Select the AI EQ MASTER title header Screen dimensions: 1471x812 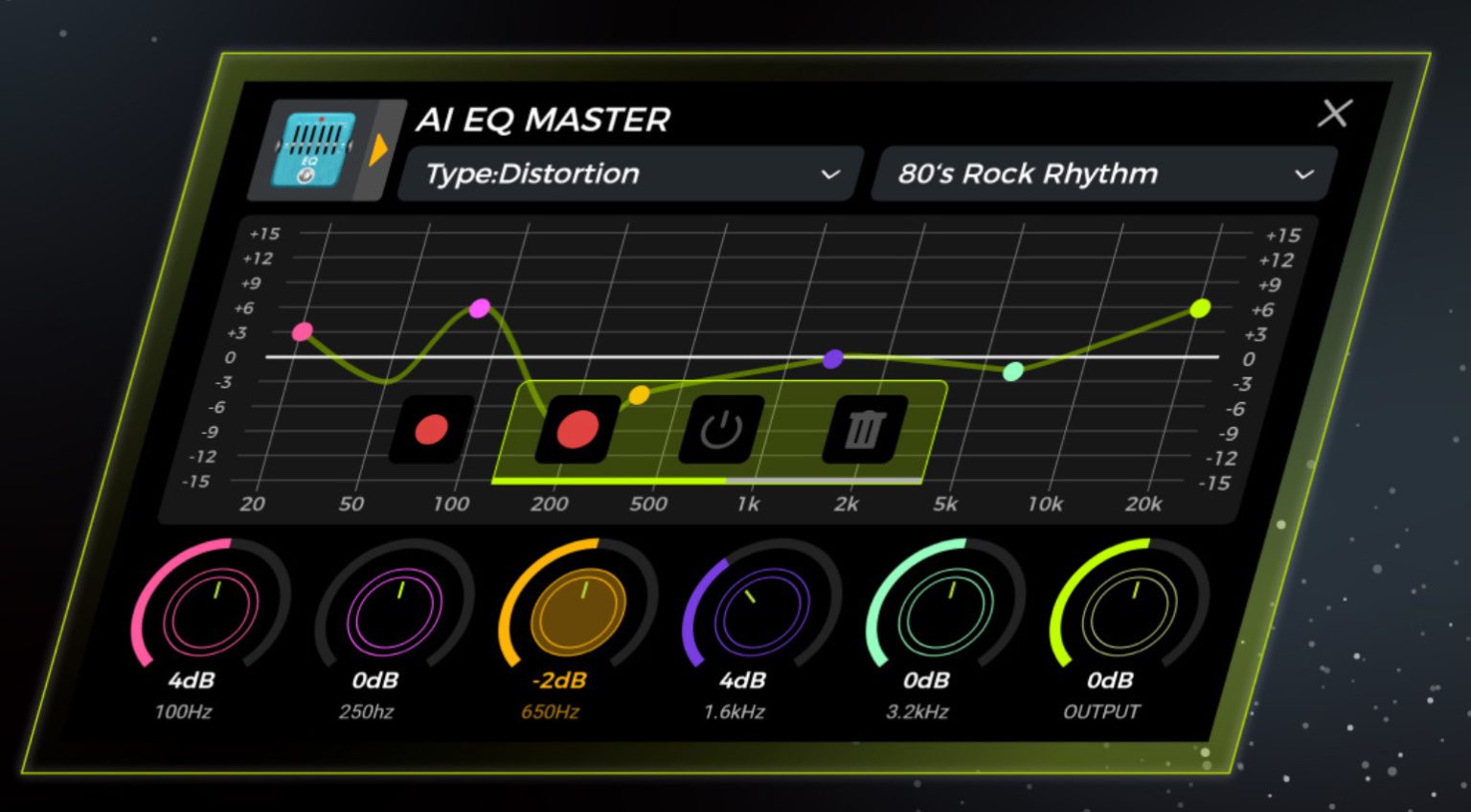point(541,120)
